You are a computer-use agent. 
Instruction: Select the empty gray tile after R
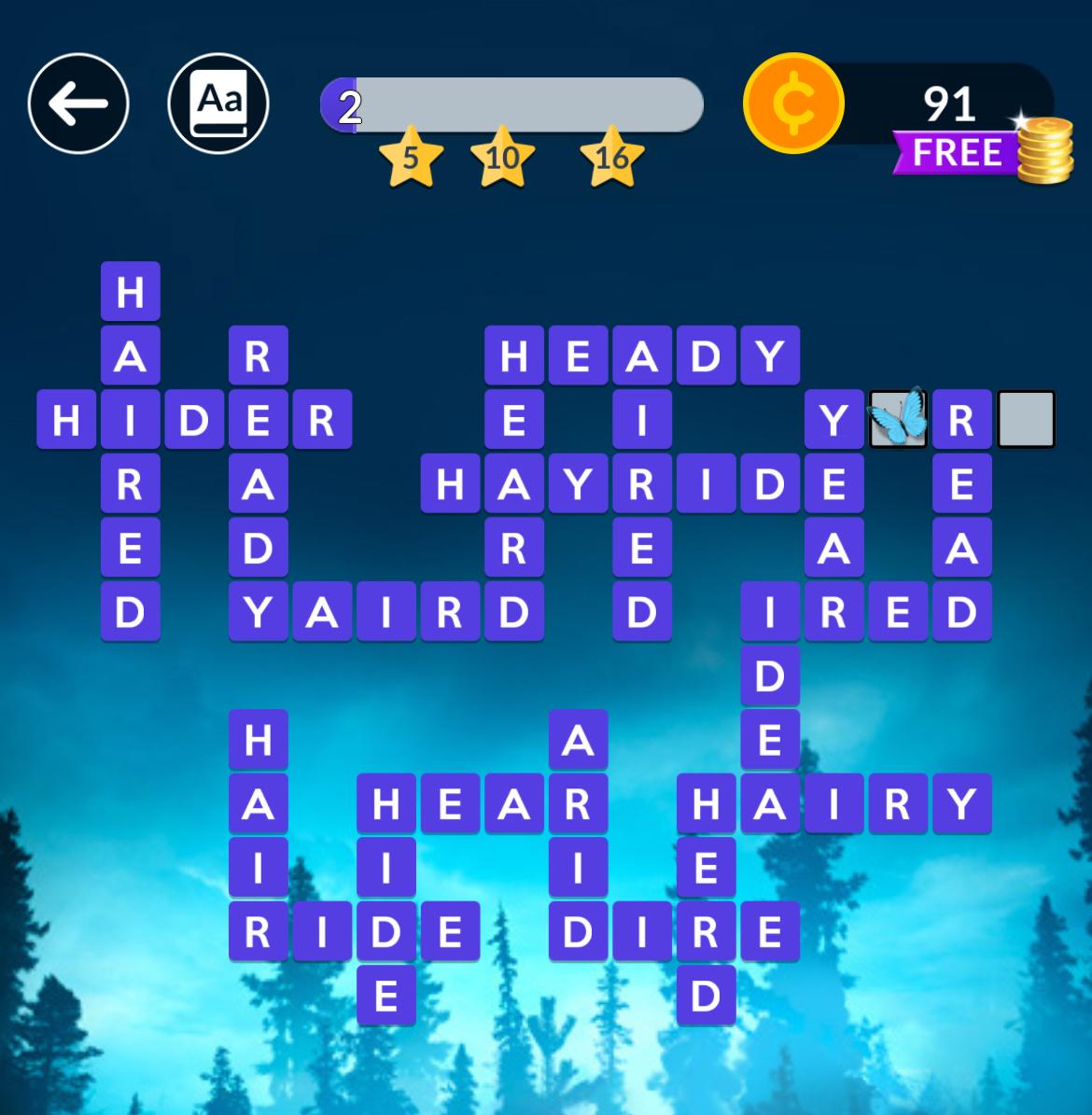pos(1026,420)
